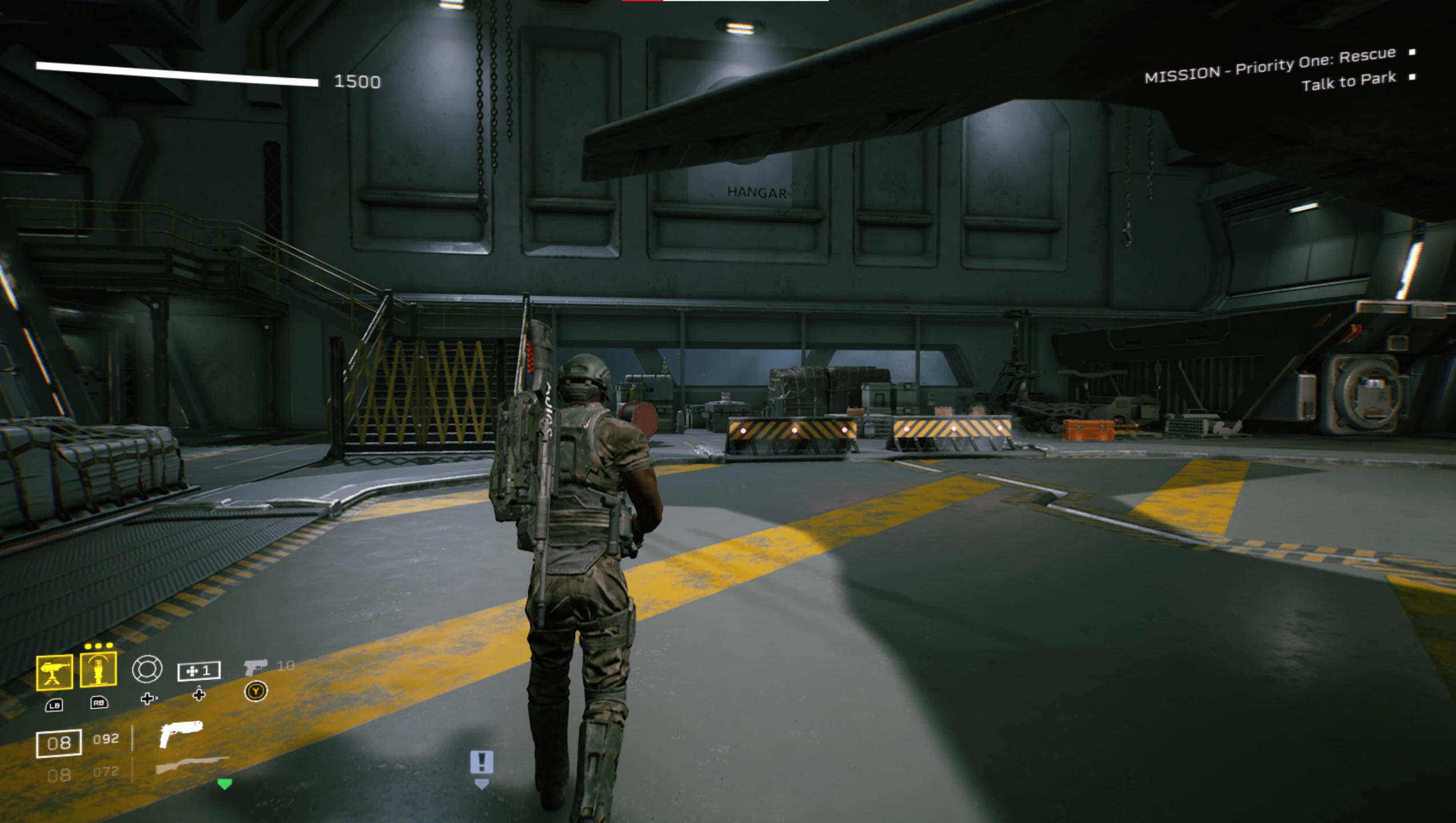Click the yellow Y button prompt icon
1456x823 pixels.
256,691
